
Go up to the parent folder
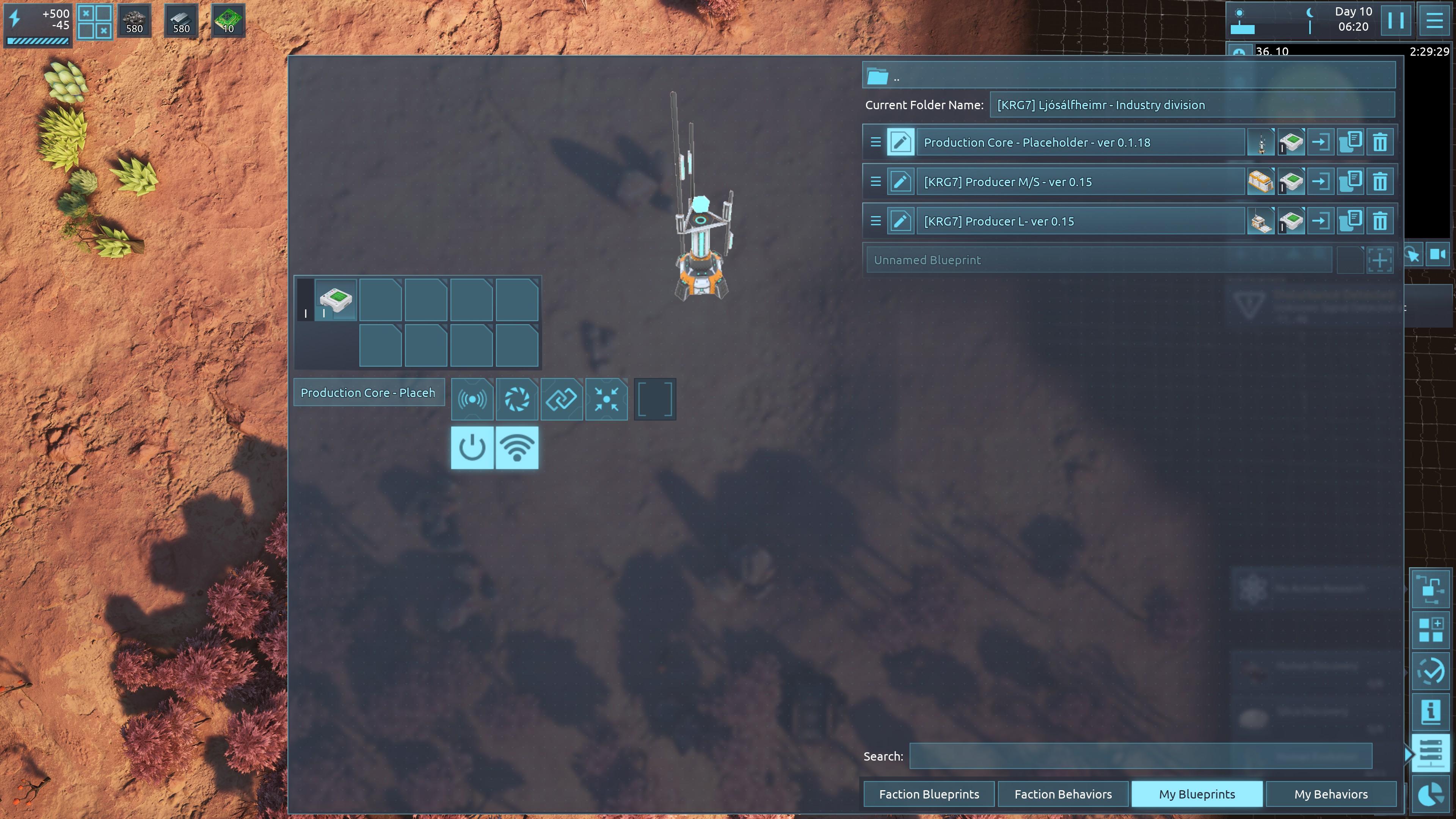(878, 76)
